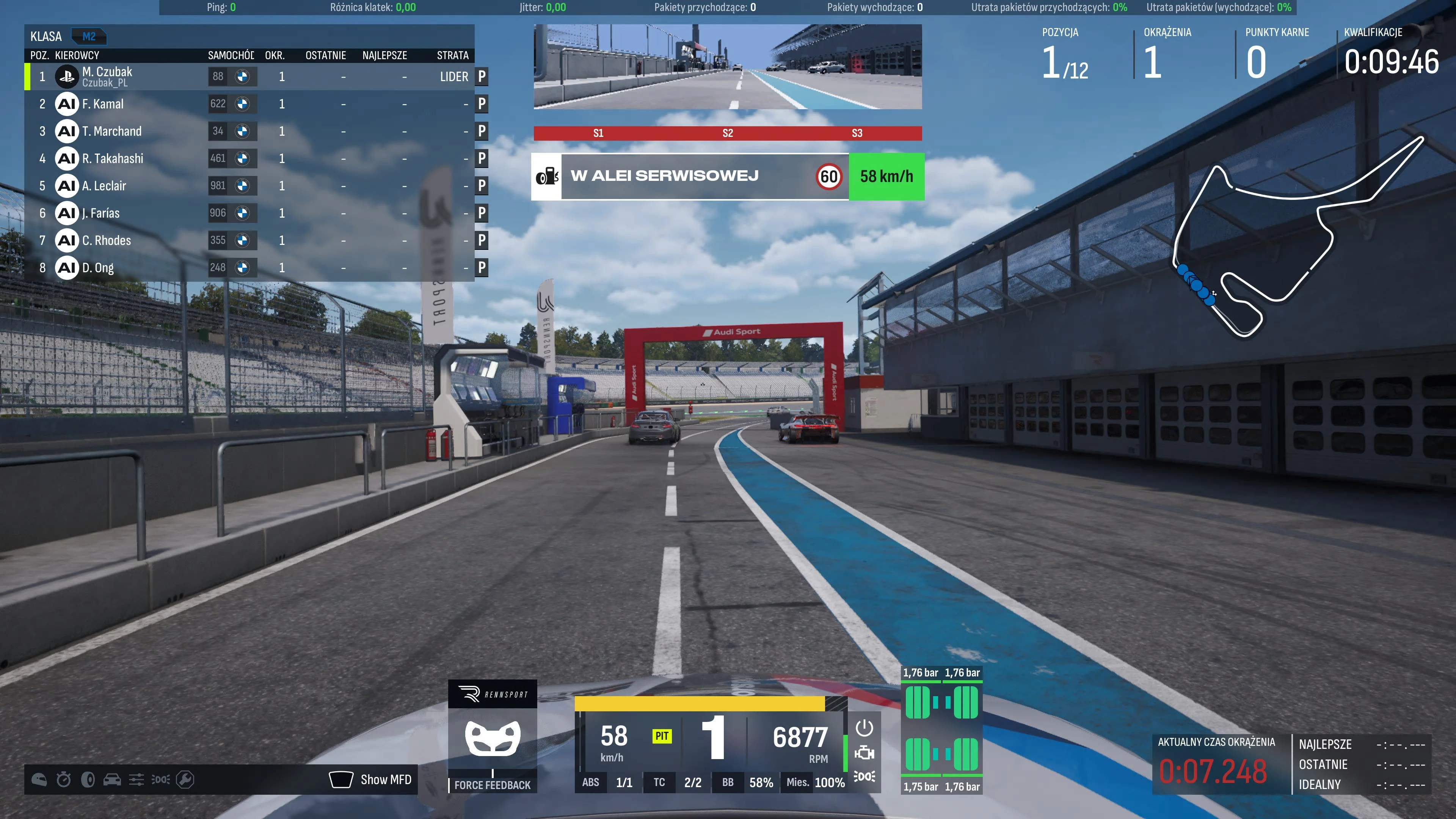Open the stopwatch timing widget
1456x819 pixels.
pos(63,780)
